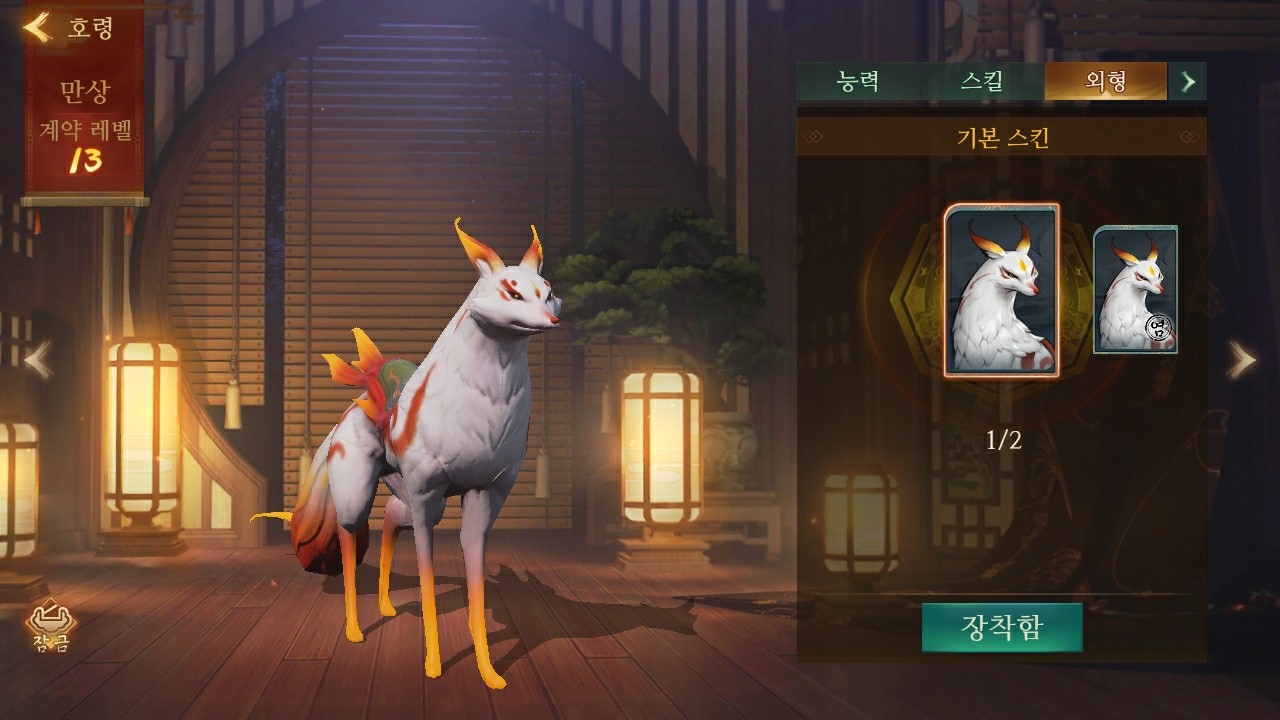View the previous spirit with left arrow
The image size is (1280, 720).
point(38,360)
